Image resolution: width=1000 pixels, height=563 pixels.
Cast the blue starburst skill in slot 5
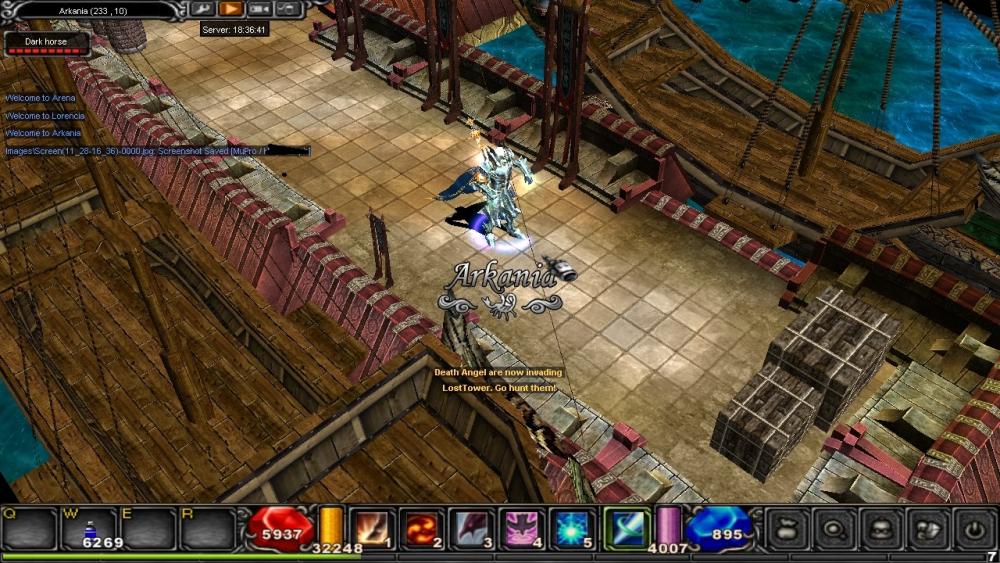574,527
